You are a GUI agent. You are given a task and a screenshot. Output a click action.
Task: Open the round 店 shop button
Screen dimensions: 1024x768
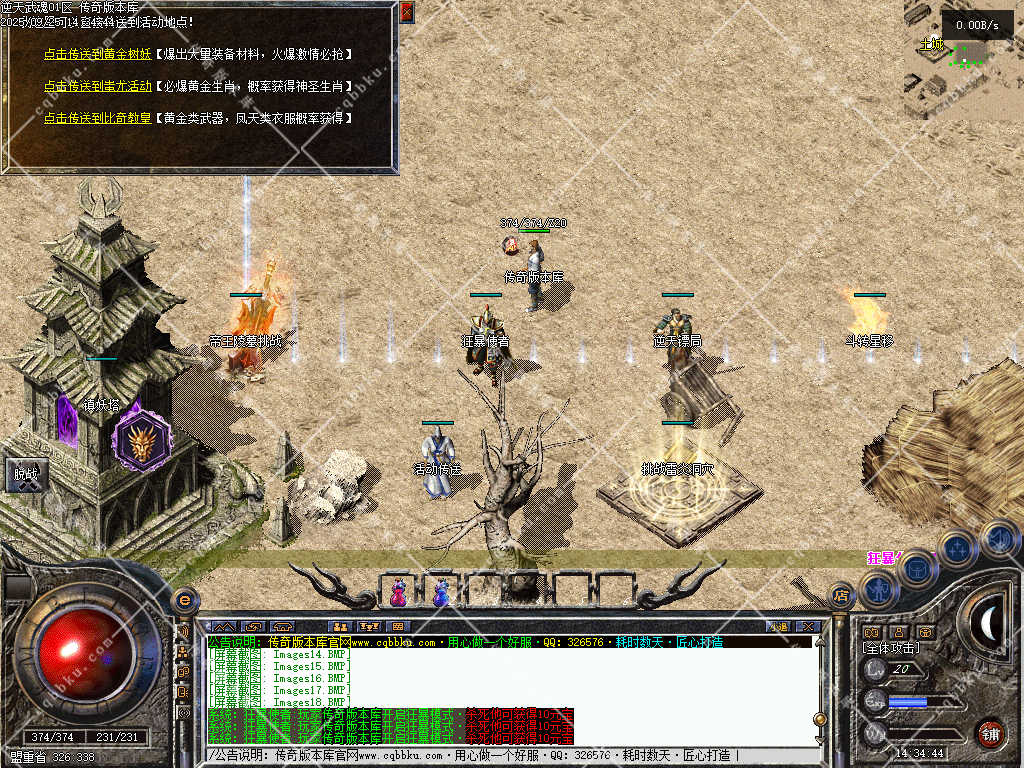point(842,598)
